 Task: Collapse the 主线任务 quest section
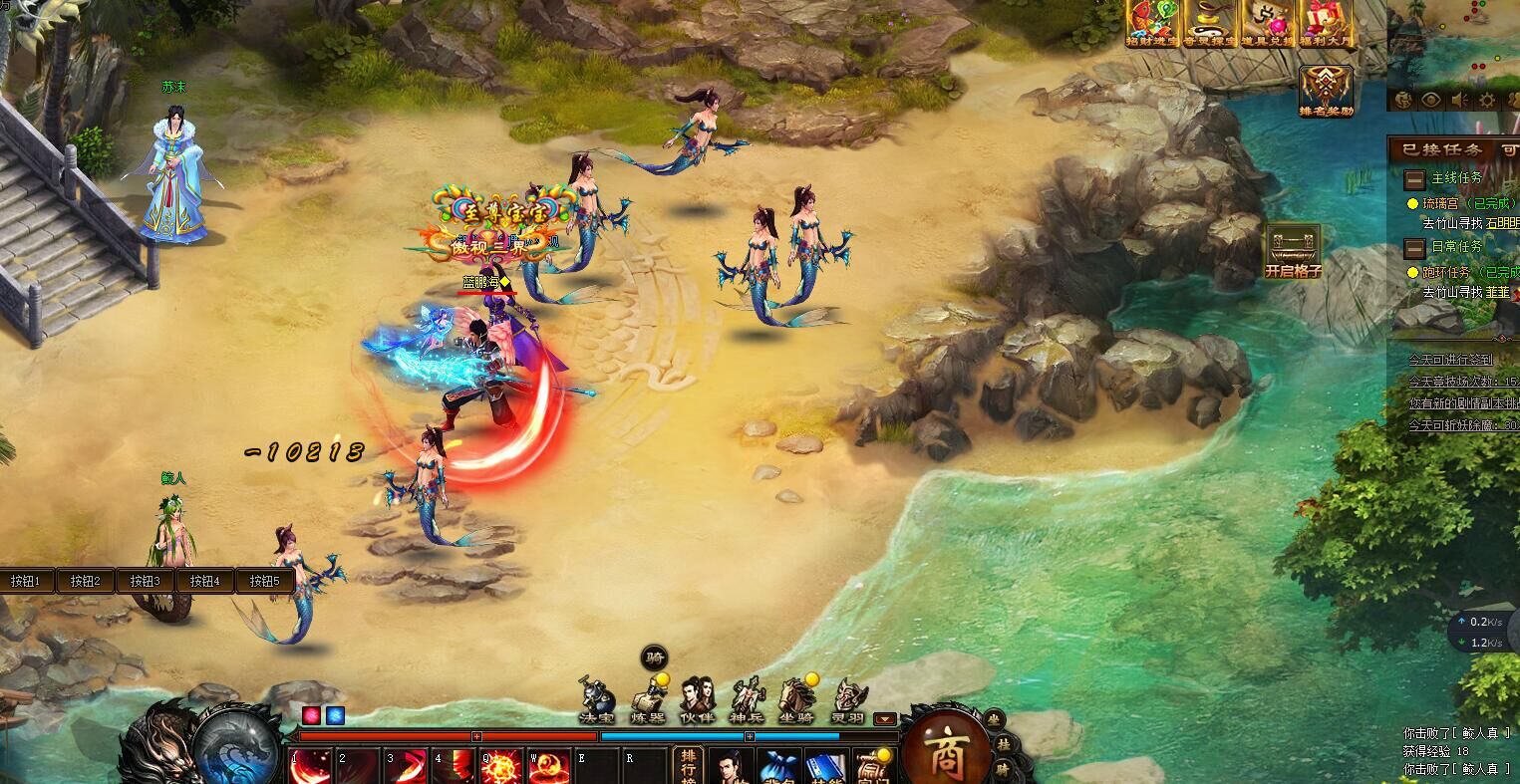1413,179
